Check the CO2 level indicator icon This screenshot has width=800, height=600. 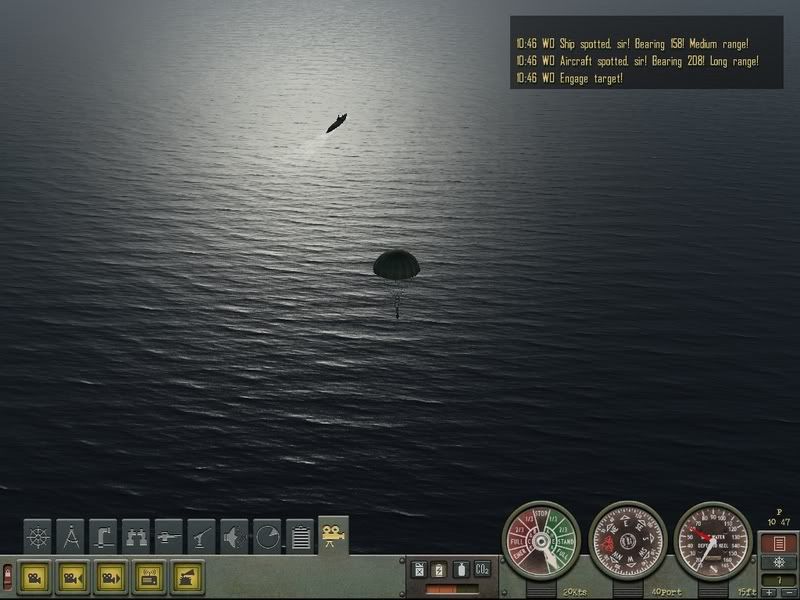coord(482,569)
